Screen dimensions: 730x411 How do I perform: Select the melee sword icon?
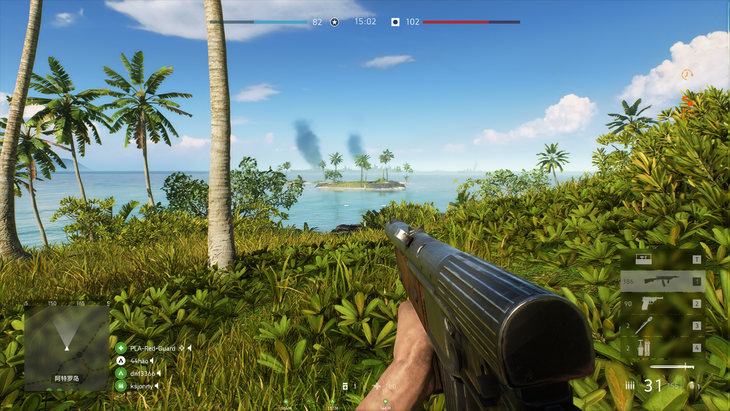click(672, 368)
